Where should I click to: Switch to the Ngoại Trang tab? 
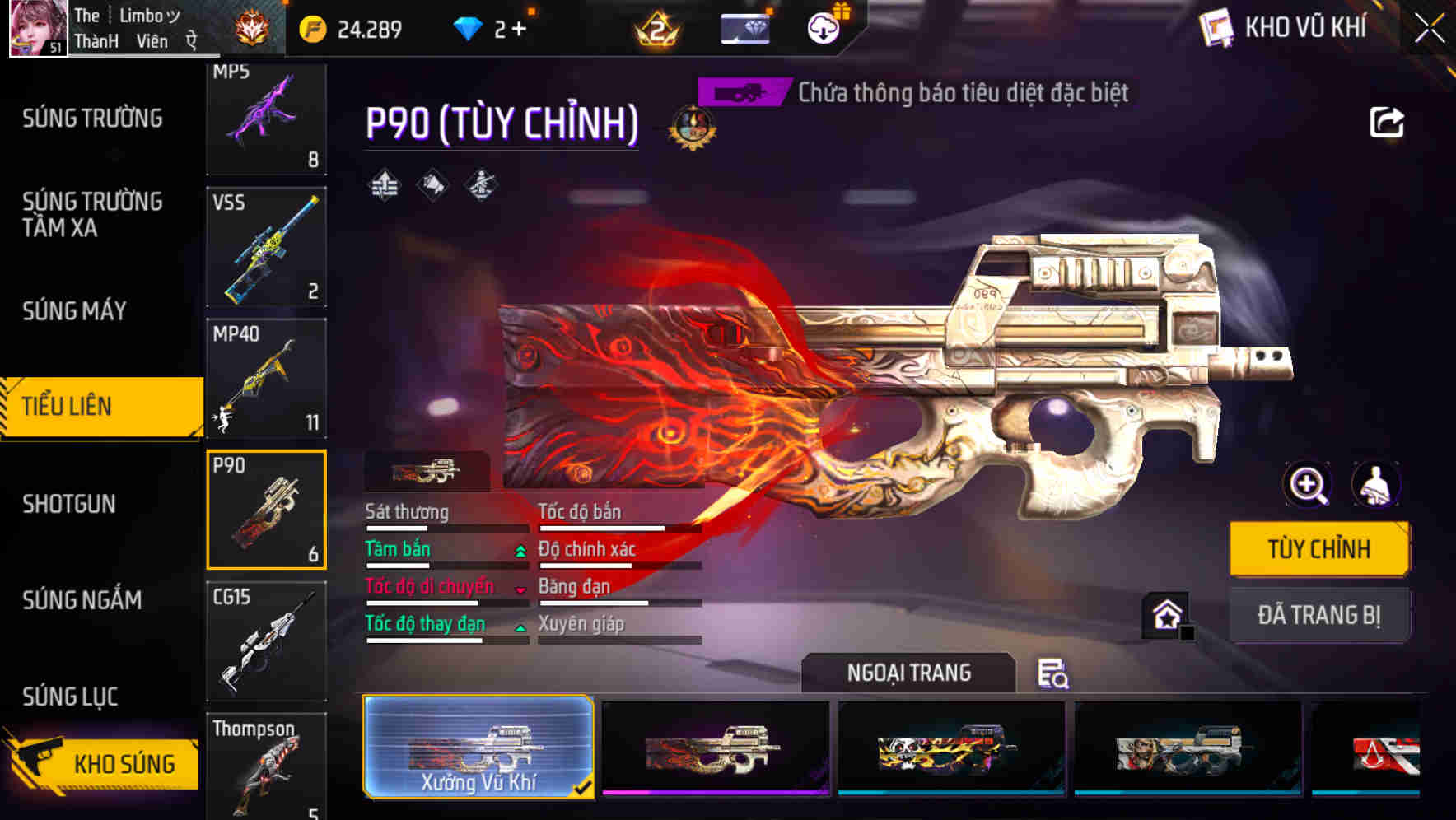[x=908, y=671]
